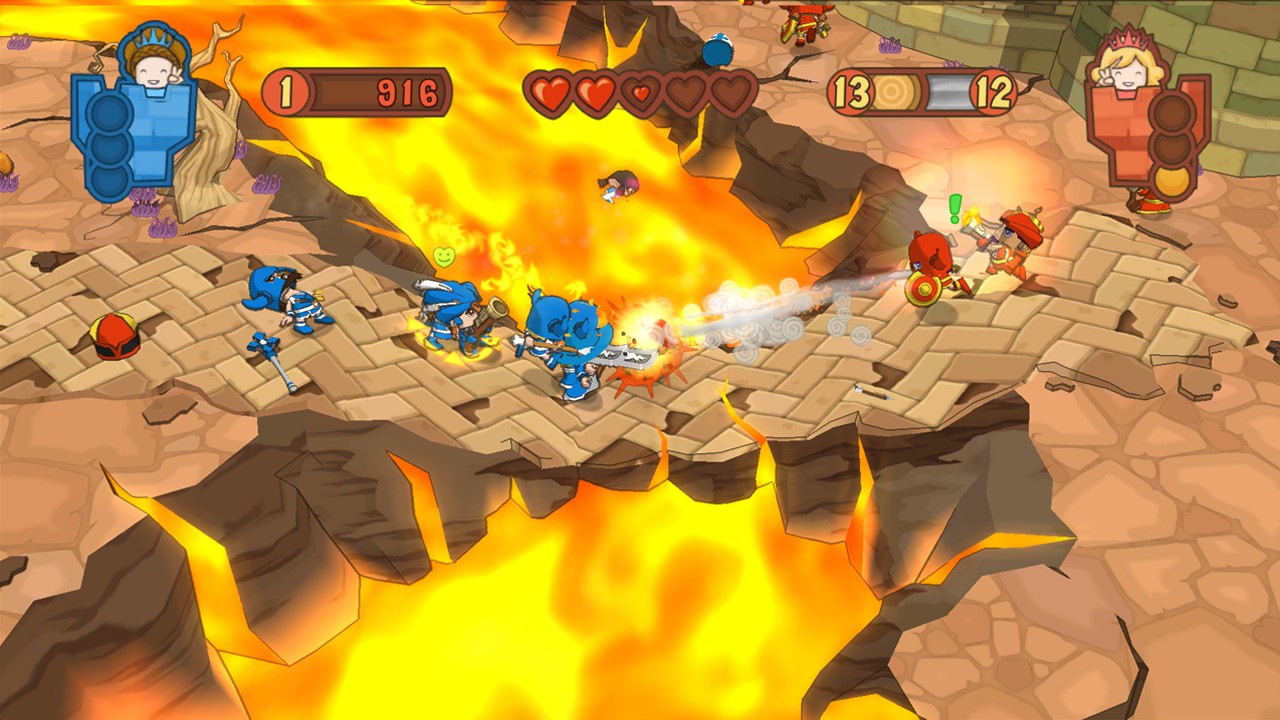The width and height of the screenshot is (1280, 720).
Task: Click the wood log resource icon
Action: pyautogui.click(x=890, y=93)
